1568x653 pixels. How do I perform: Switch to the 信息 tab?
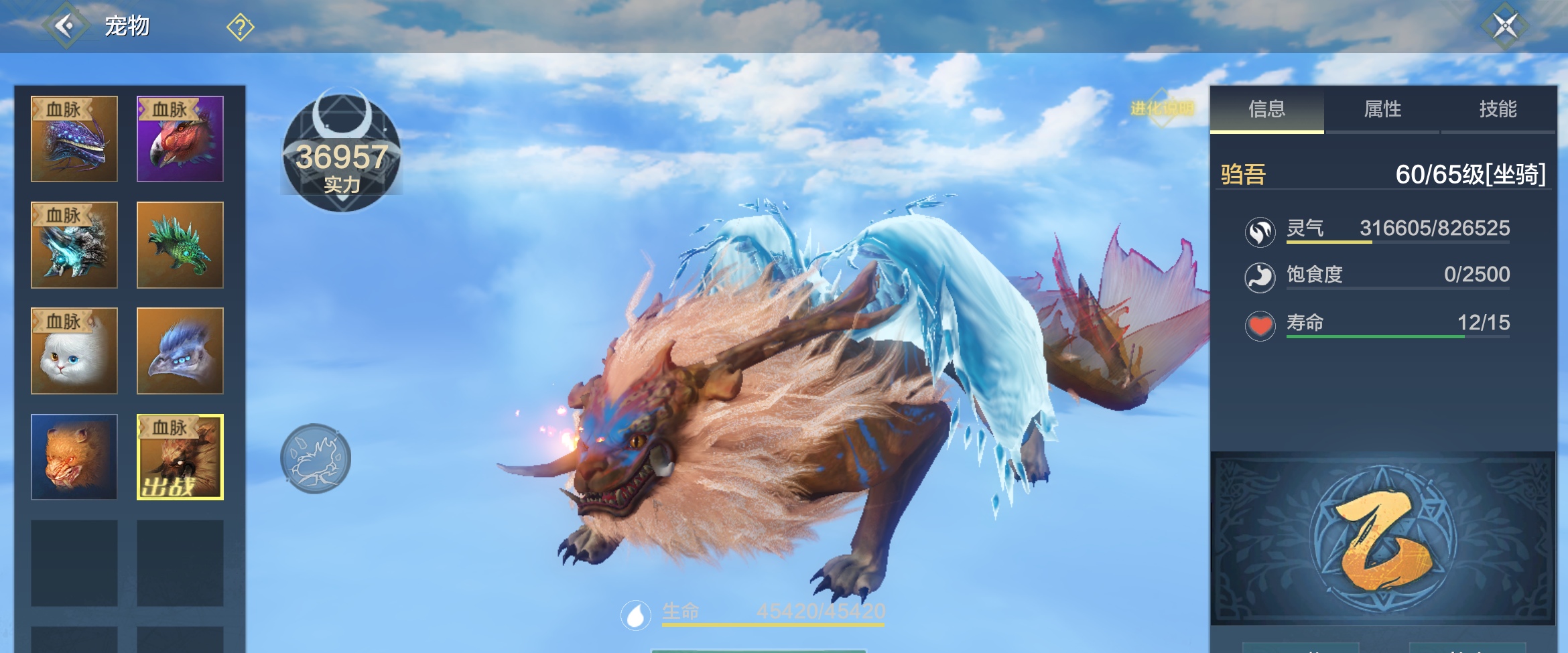coord(1266,109)
